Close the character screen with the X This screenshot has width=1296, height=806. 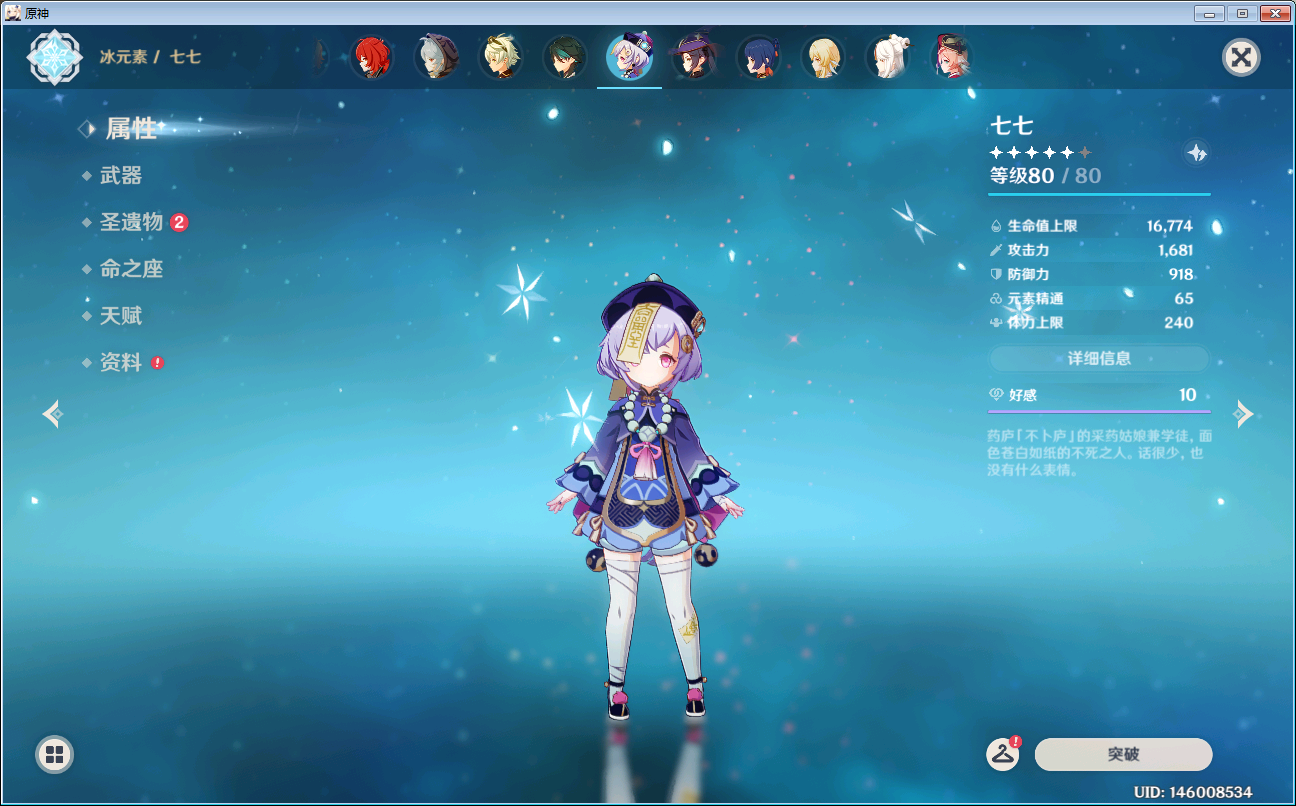pyautogui.click(x=1241, y=57)
